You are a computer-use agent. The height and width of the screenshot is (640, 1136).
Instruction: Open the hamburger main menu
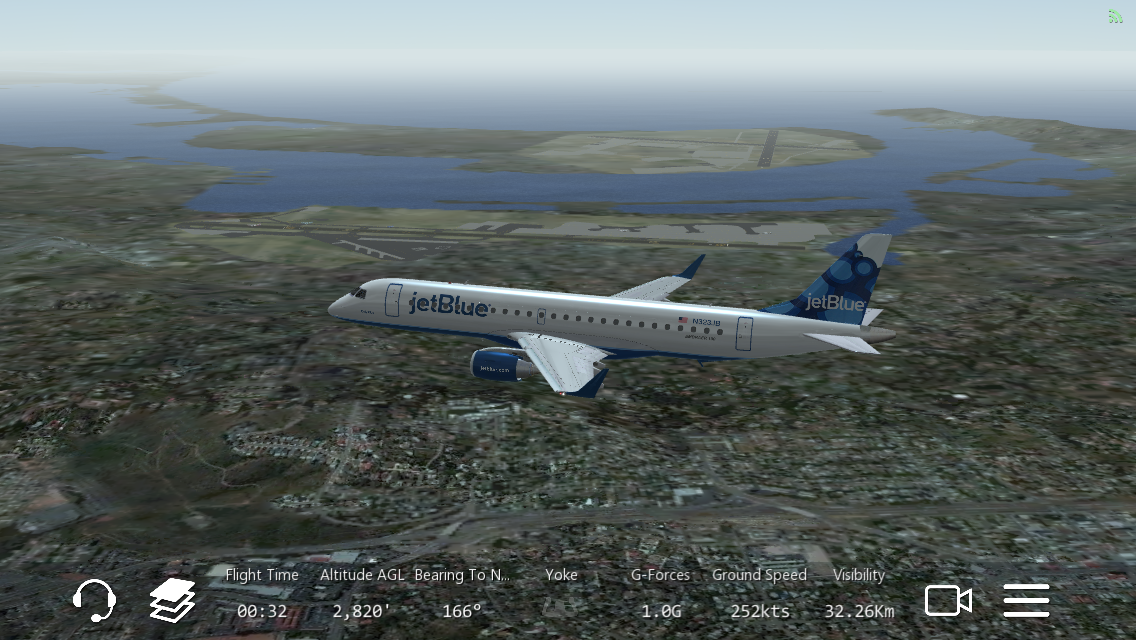tap(1026, 600)
